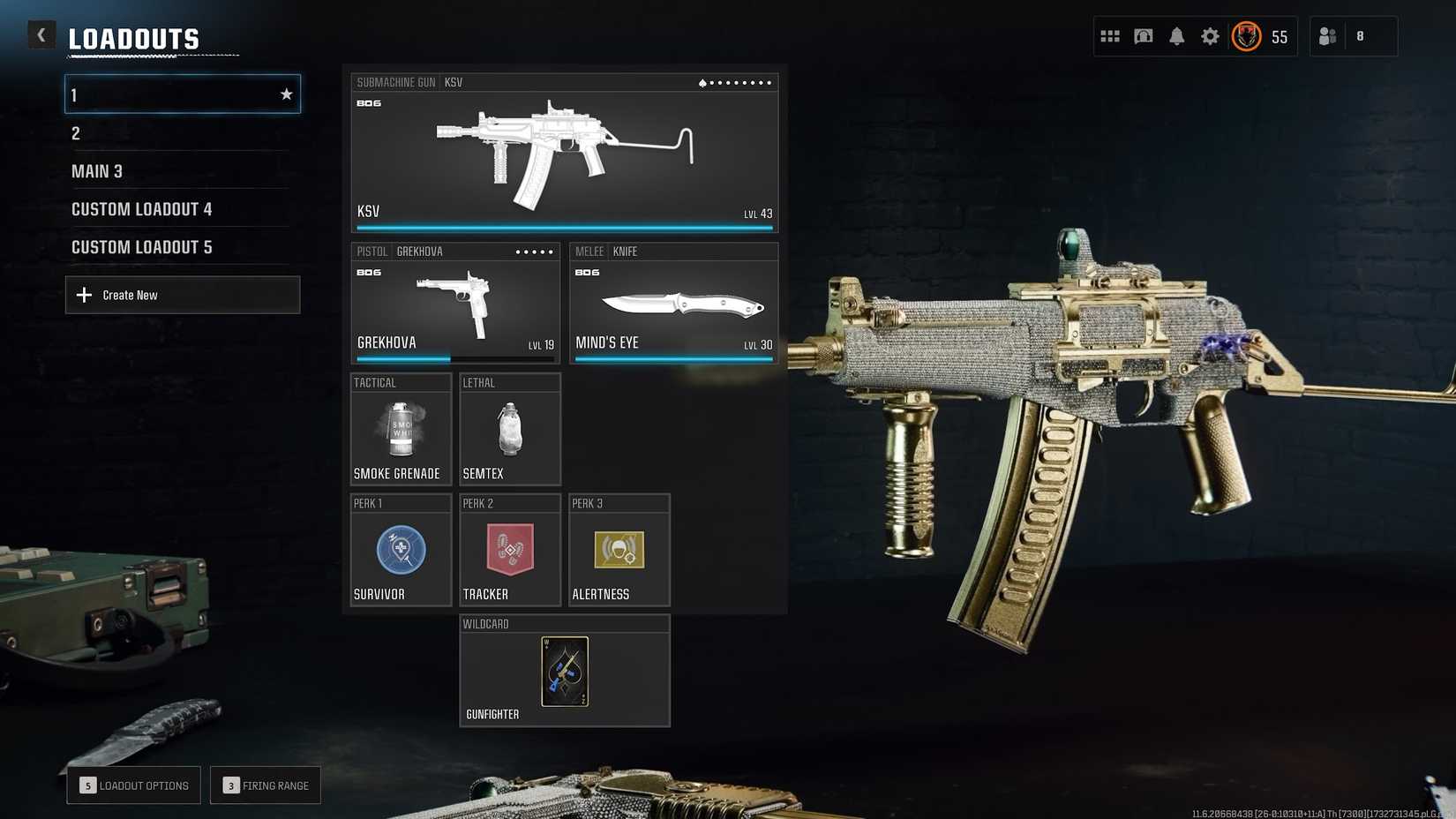Image resolution: width=1456 pixels, height=819 pixels.
Task: Click the Alertness perk icon
Action: pos(619,552)
